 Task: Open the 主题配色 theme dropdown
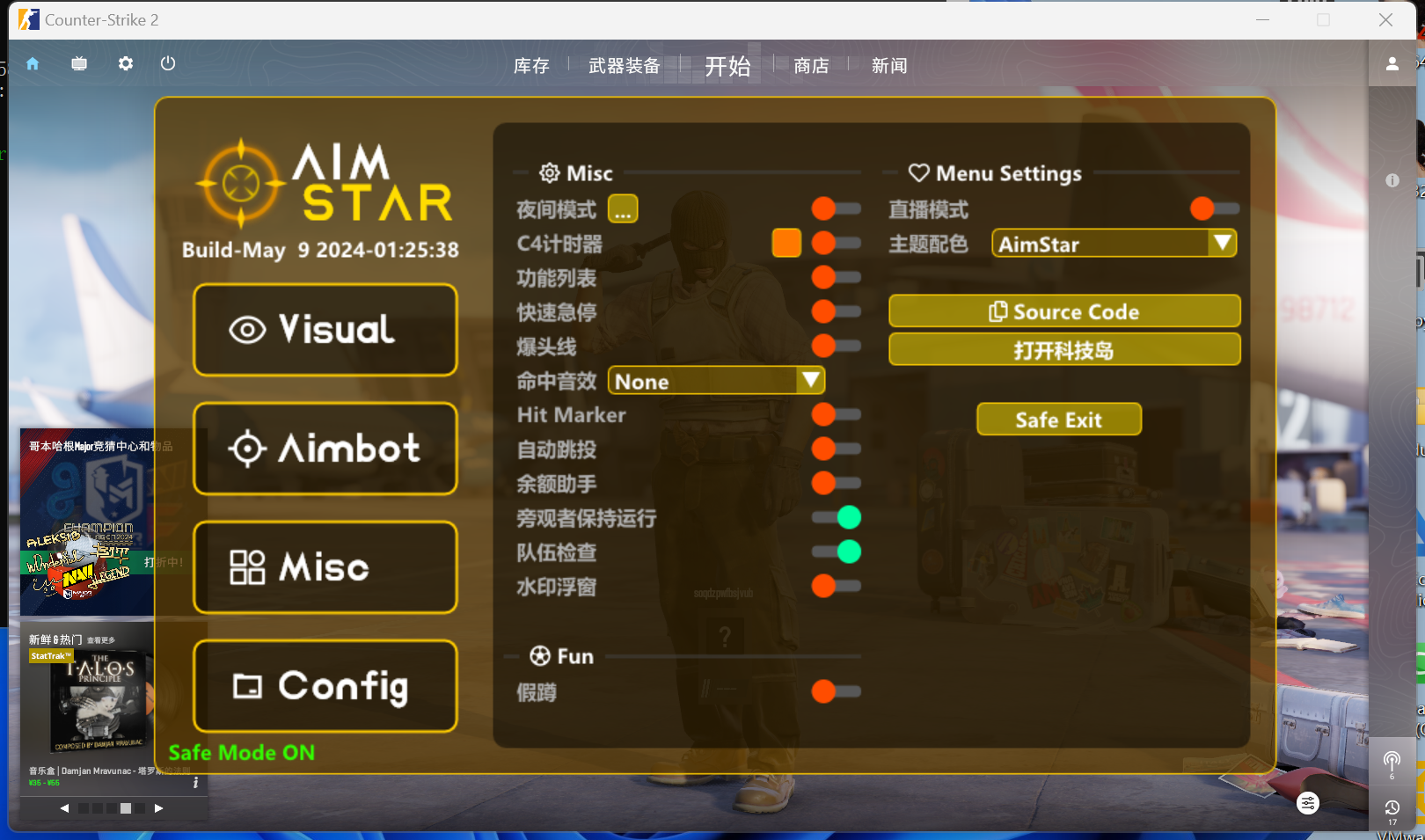coord(1114,244)
